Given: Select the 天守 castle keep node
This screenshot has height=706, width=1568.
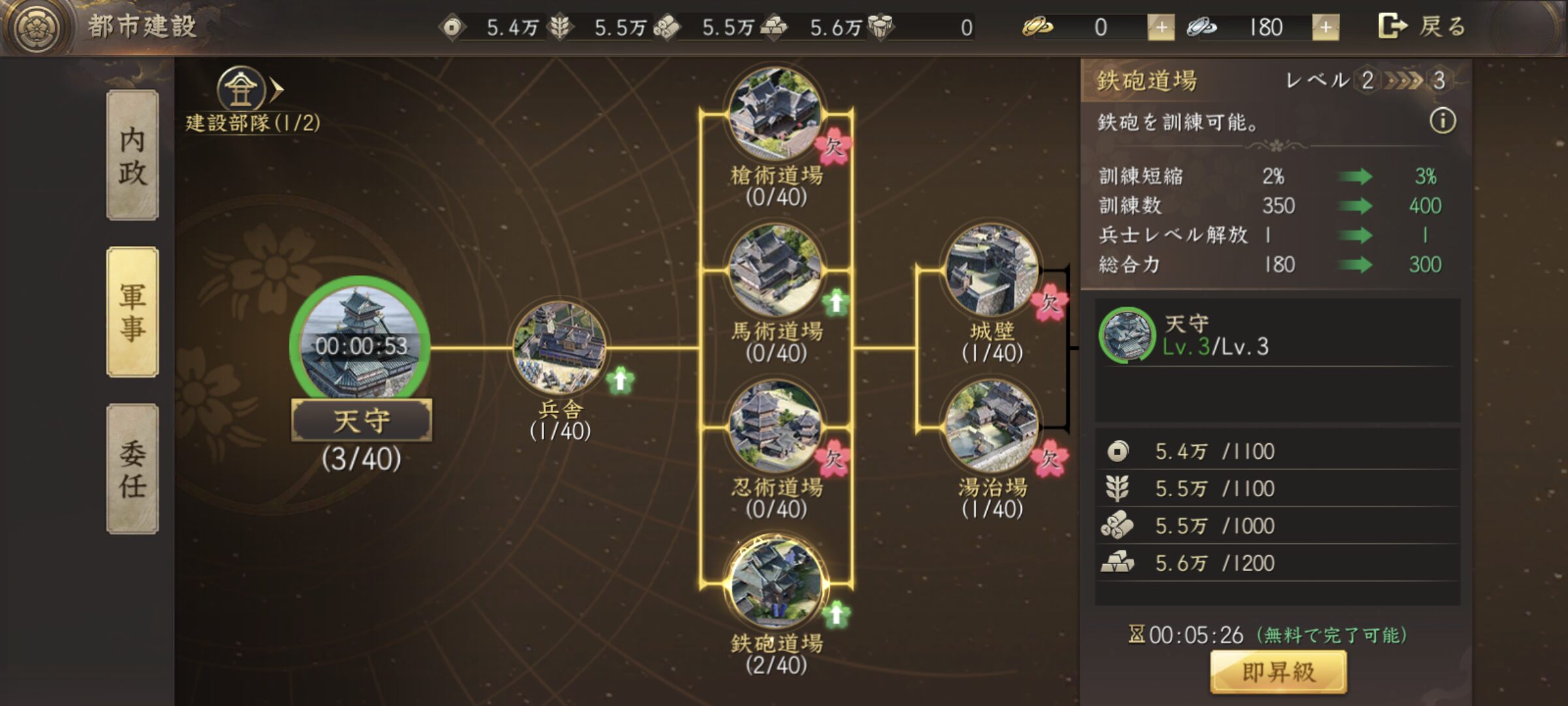Looking at the screenshot, I should pyautogui.click(x=360, y=346).
